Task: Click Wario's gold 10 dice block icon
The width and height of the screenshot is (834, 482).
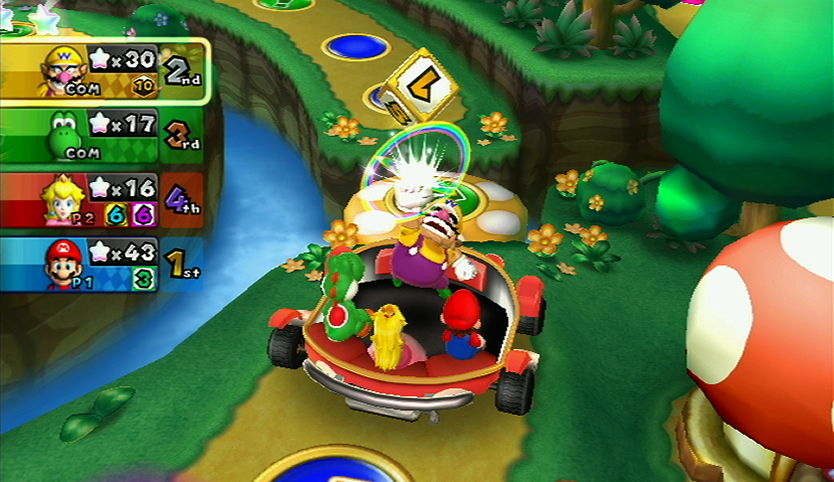Action: click(143, 88)
